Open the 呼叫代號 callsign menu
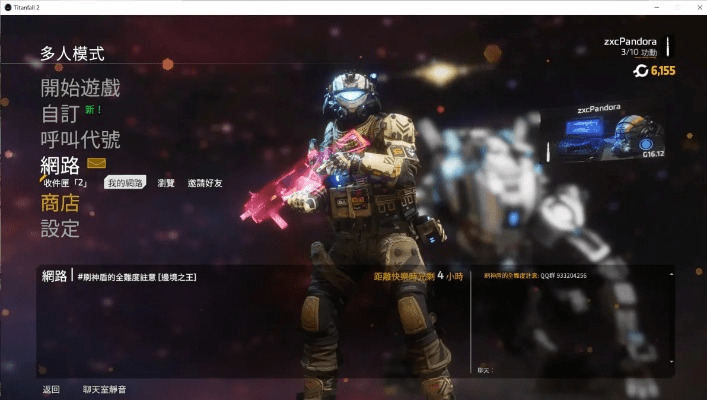This screenshot has height=400, width=707. click(80, 139)
